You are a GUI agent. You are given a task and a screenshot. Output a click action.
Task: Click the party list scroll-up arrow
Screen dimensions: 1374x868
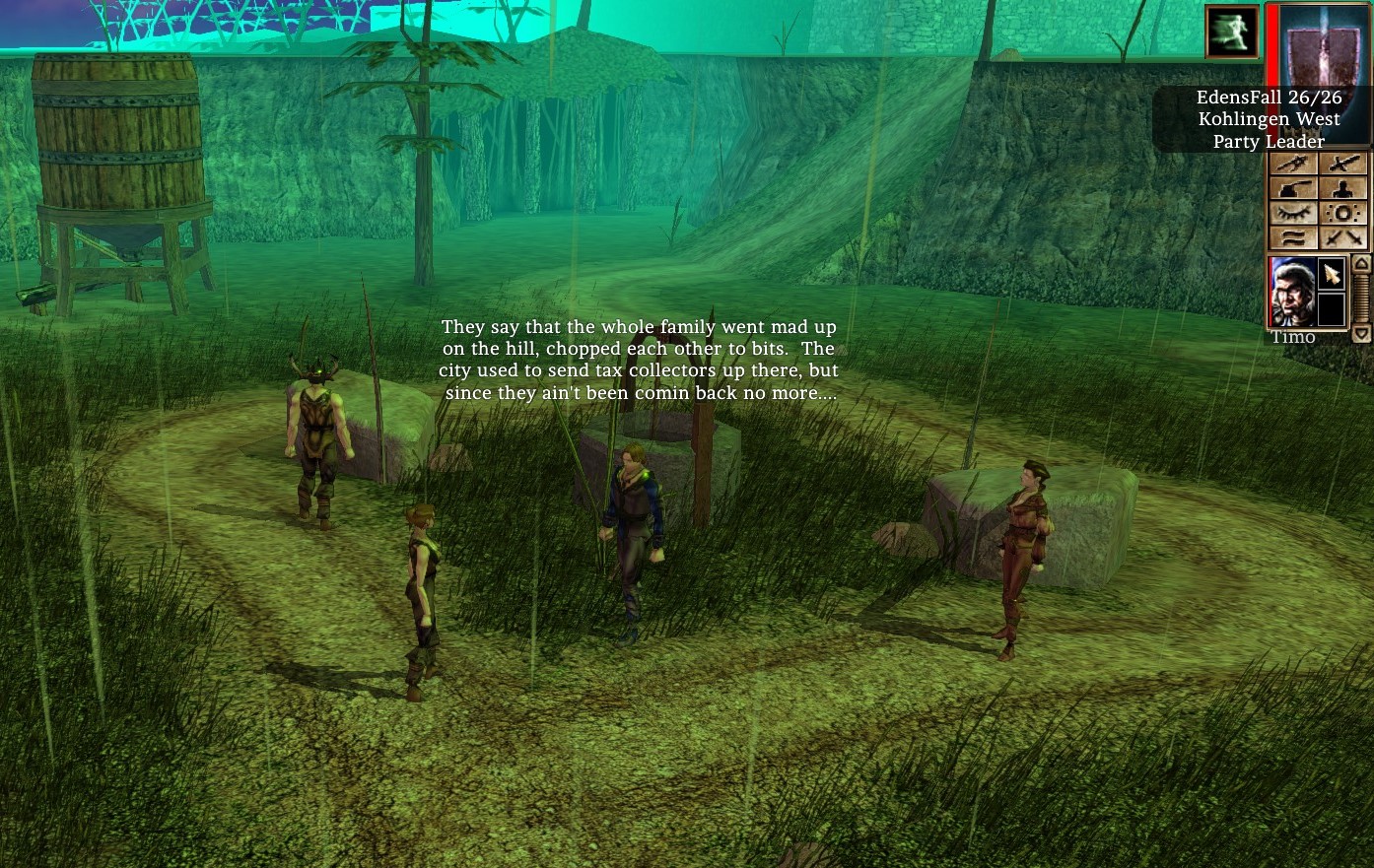1361,264
